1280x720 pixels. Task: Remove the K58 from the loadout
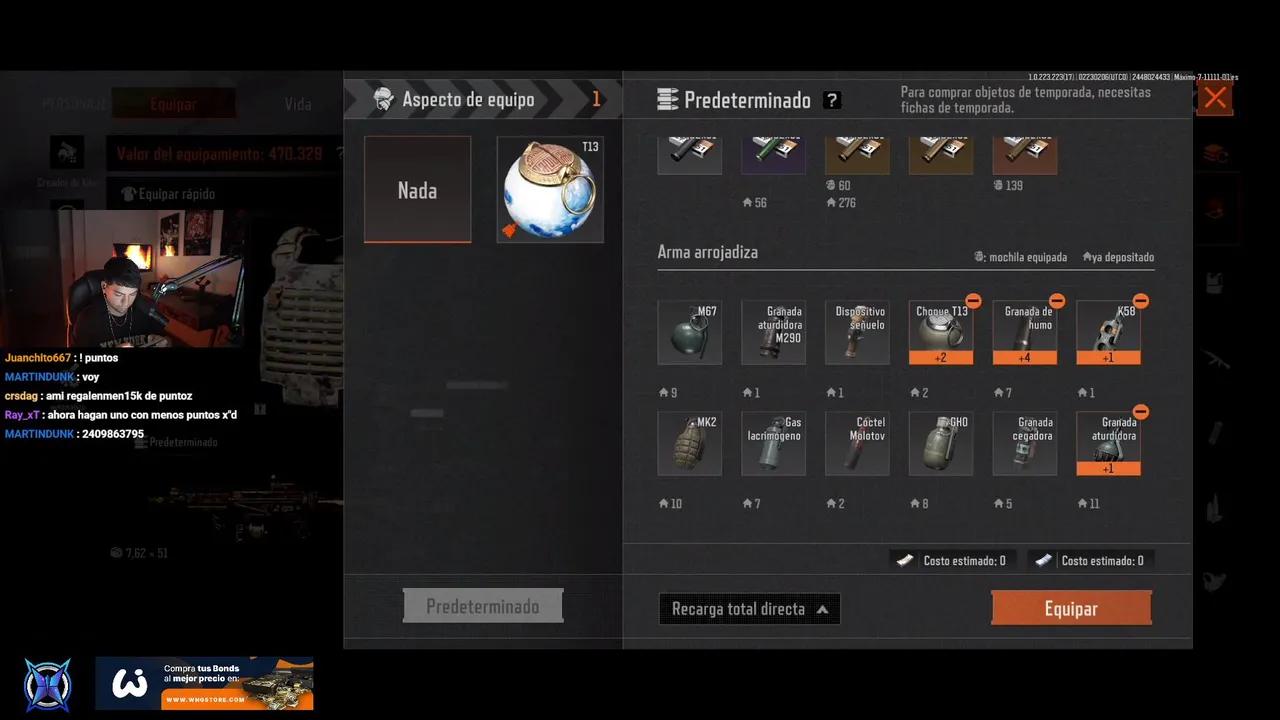coord(1141,300)
